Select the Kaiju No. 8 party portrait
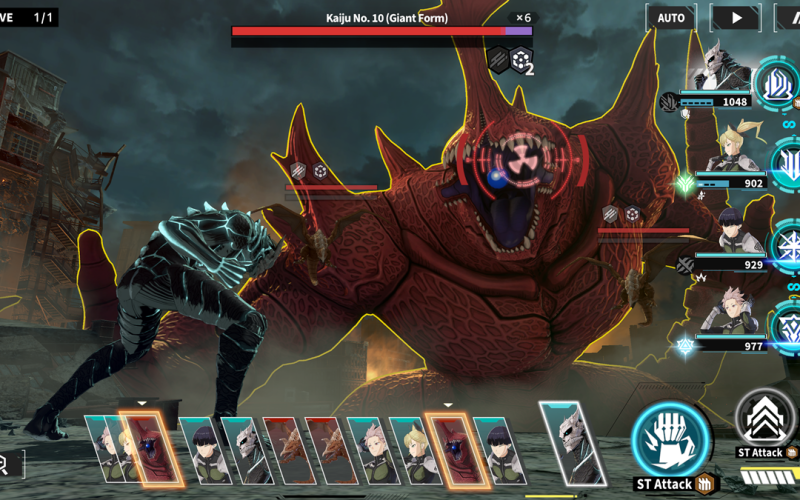 722,66
